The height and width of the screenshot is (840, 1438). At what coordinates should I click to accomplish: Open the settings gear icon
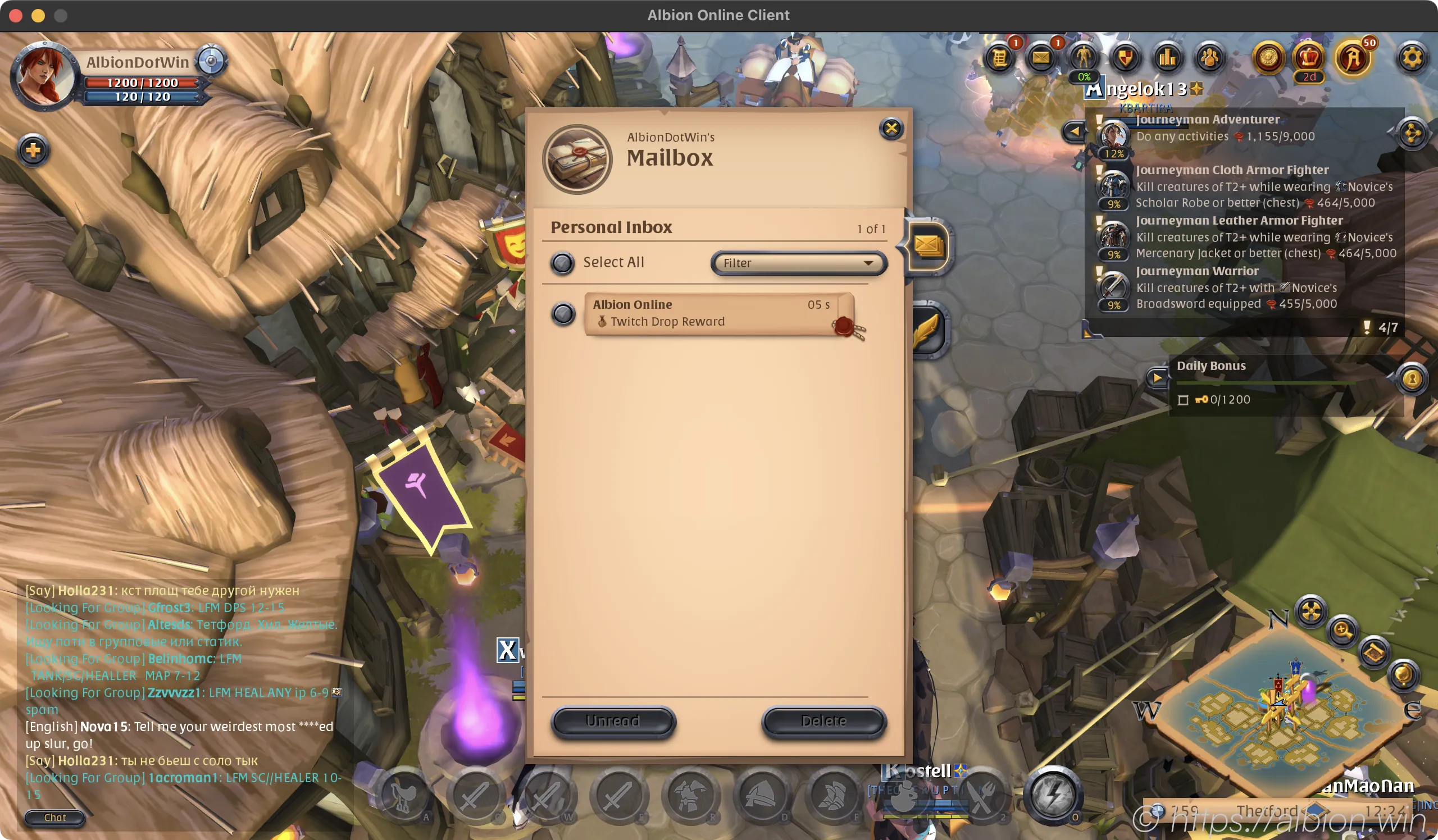click(1411, 58)
